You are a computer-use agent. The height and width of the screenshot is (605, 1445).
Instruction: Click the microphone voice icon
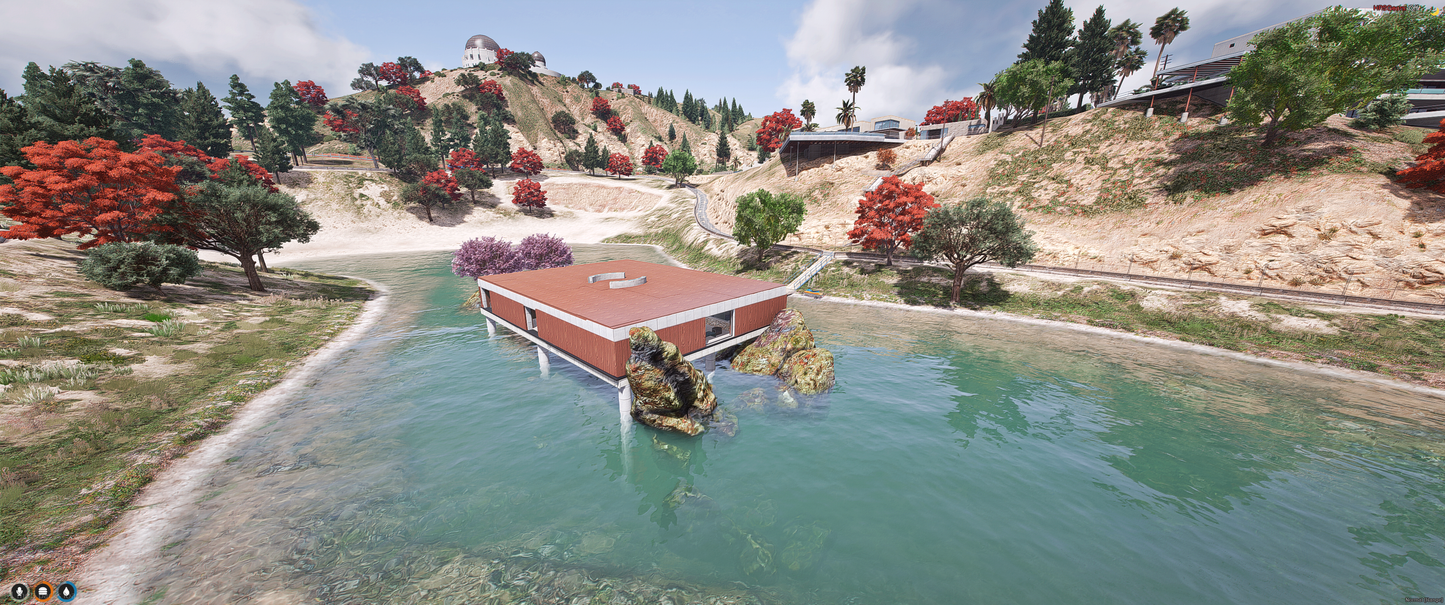19,591
